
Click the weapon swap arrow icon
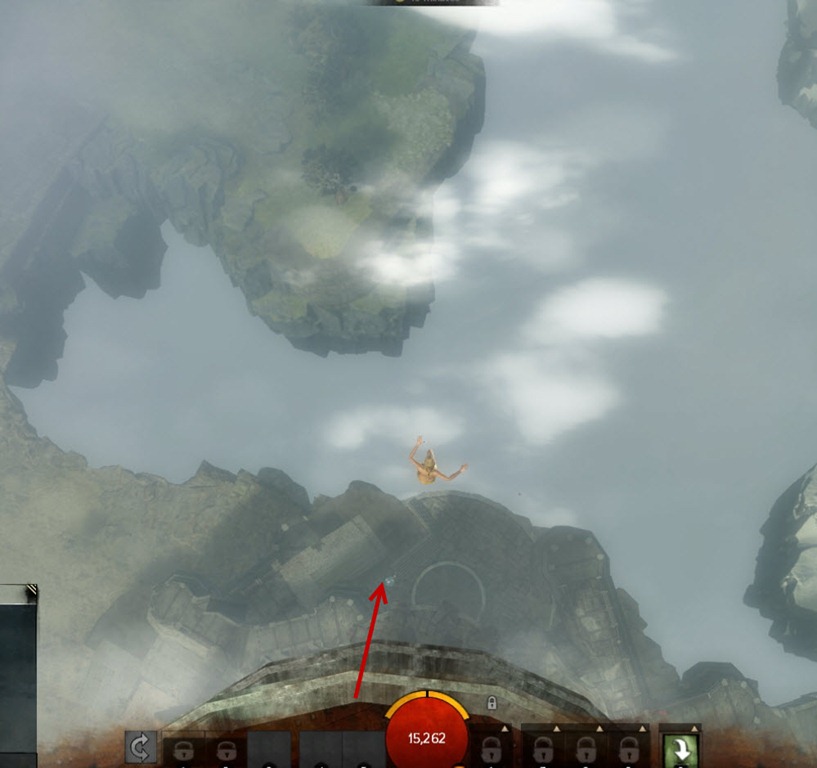pyautogui.click(x=140, y=748)
